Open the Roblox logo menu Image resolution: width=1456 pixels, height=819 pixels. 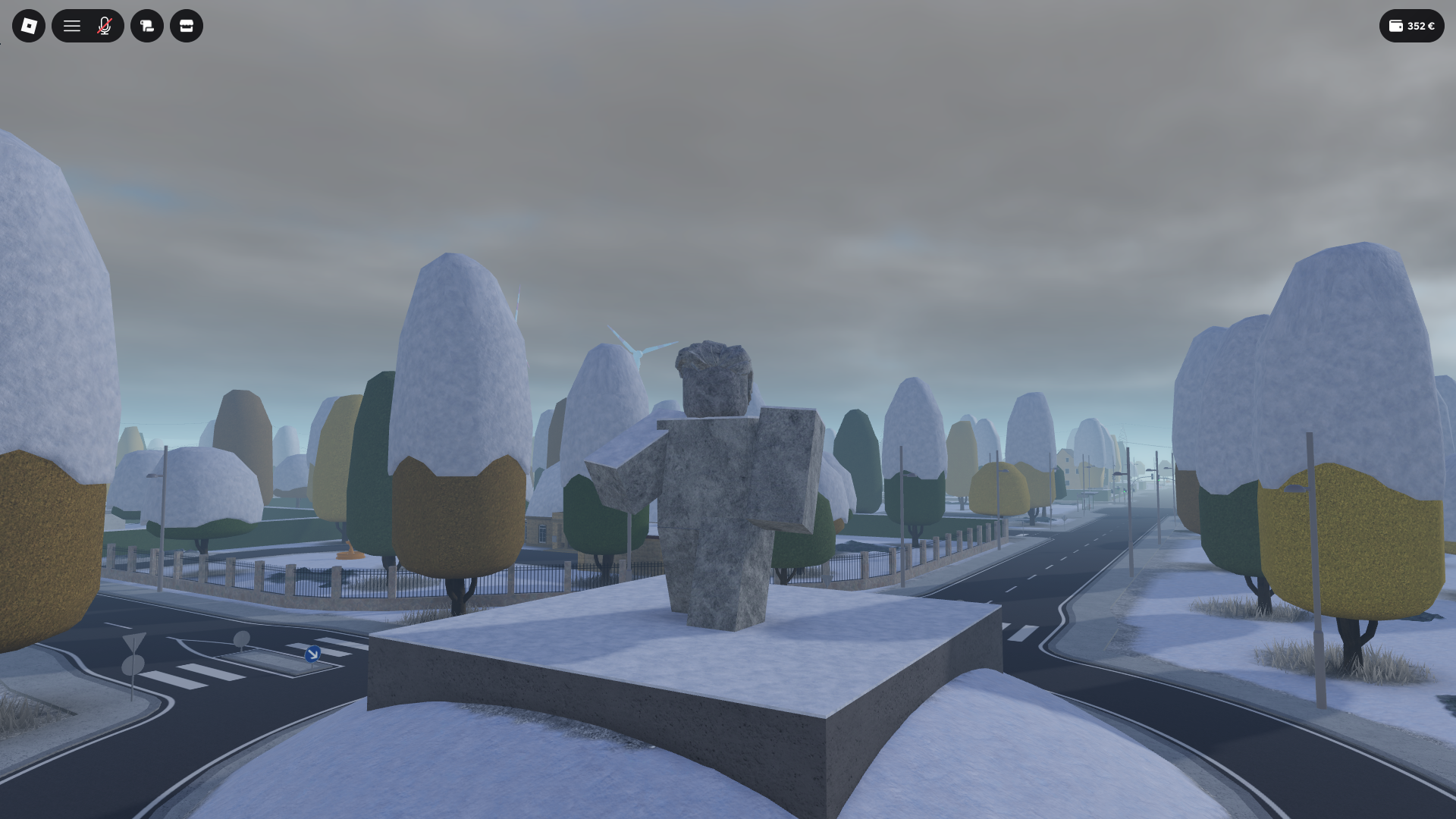[x=29, y=26]
